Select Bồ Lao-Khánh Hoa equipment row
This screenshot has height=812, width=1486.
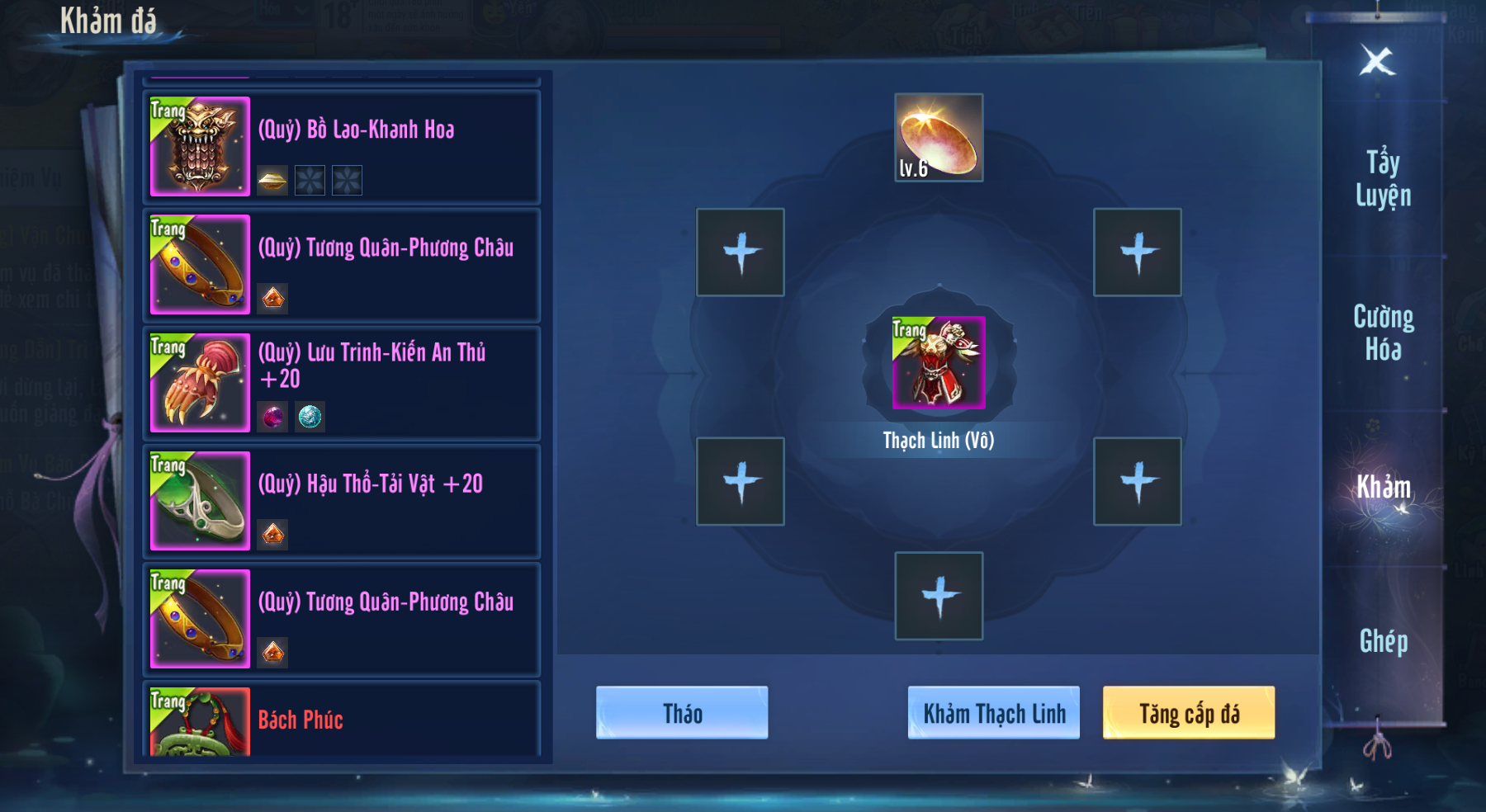[x=342, y=147]
